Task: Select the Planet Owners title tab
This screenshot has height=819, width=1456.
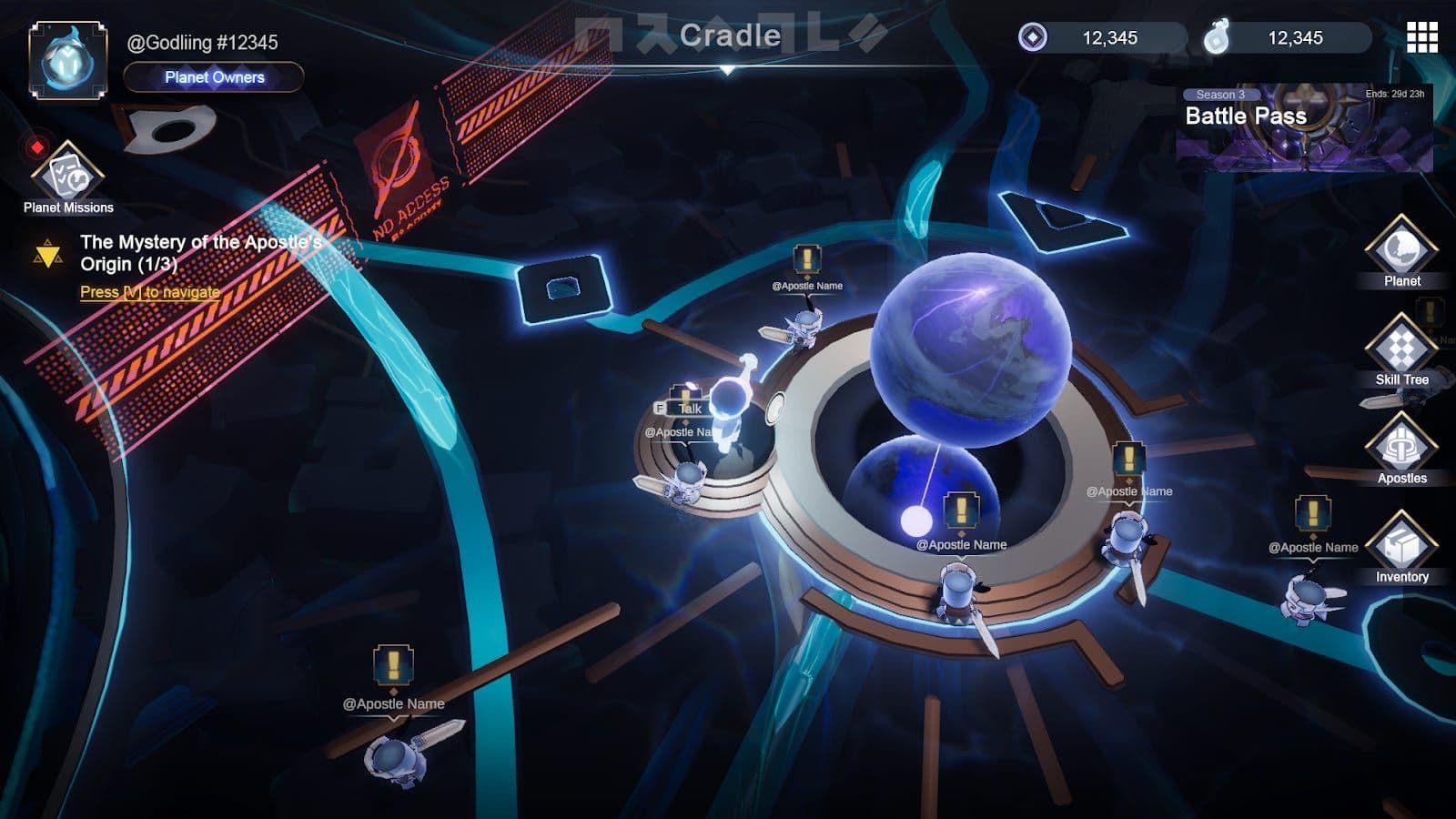Action: (212, 78)
